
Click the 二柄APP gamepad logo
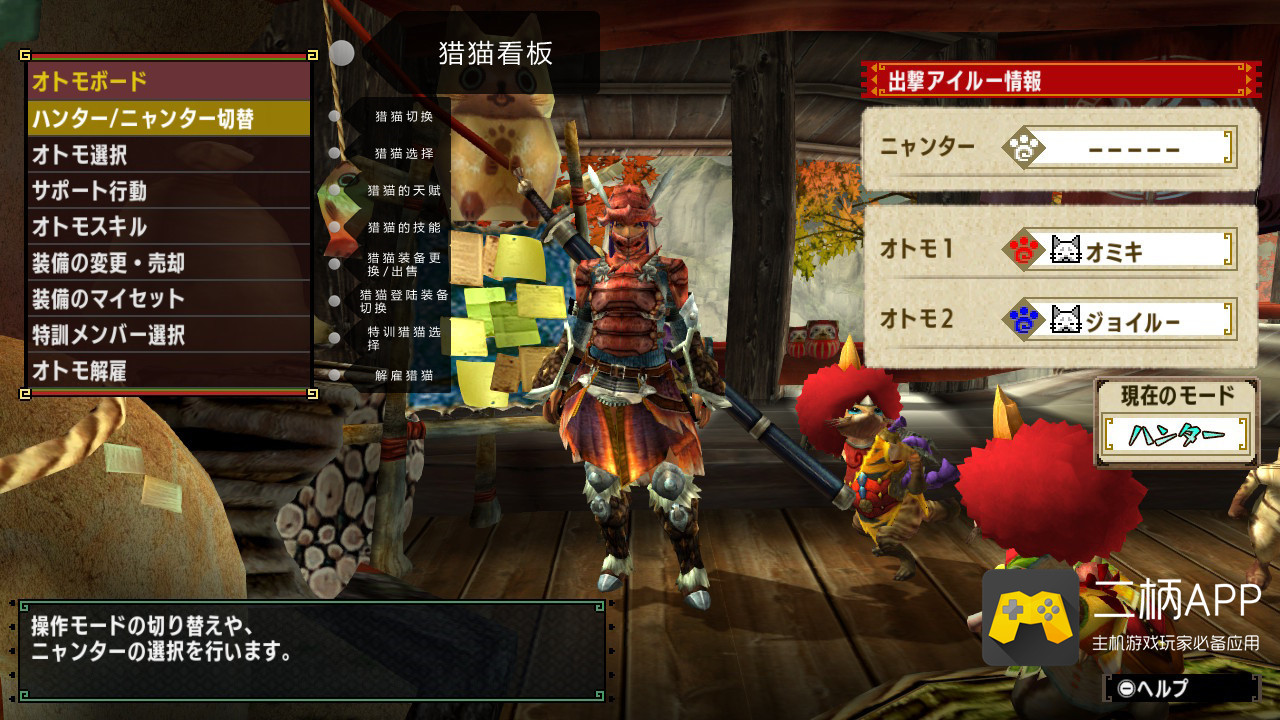pos(1031,617)
